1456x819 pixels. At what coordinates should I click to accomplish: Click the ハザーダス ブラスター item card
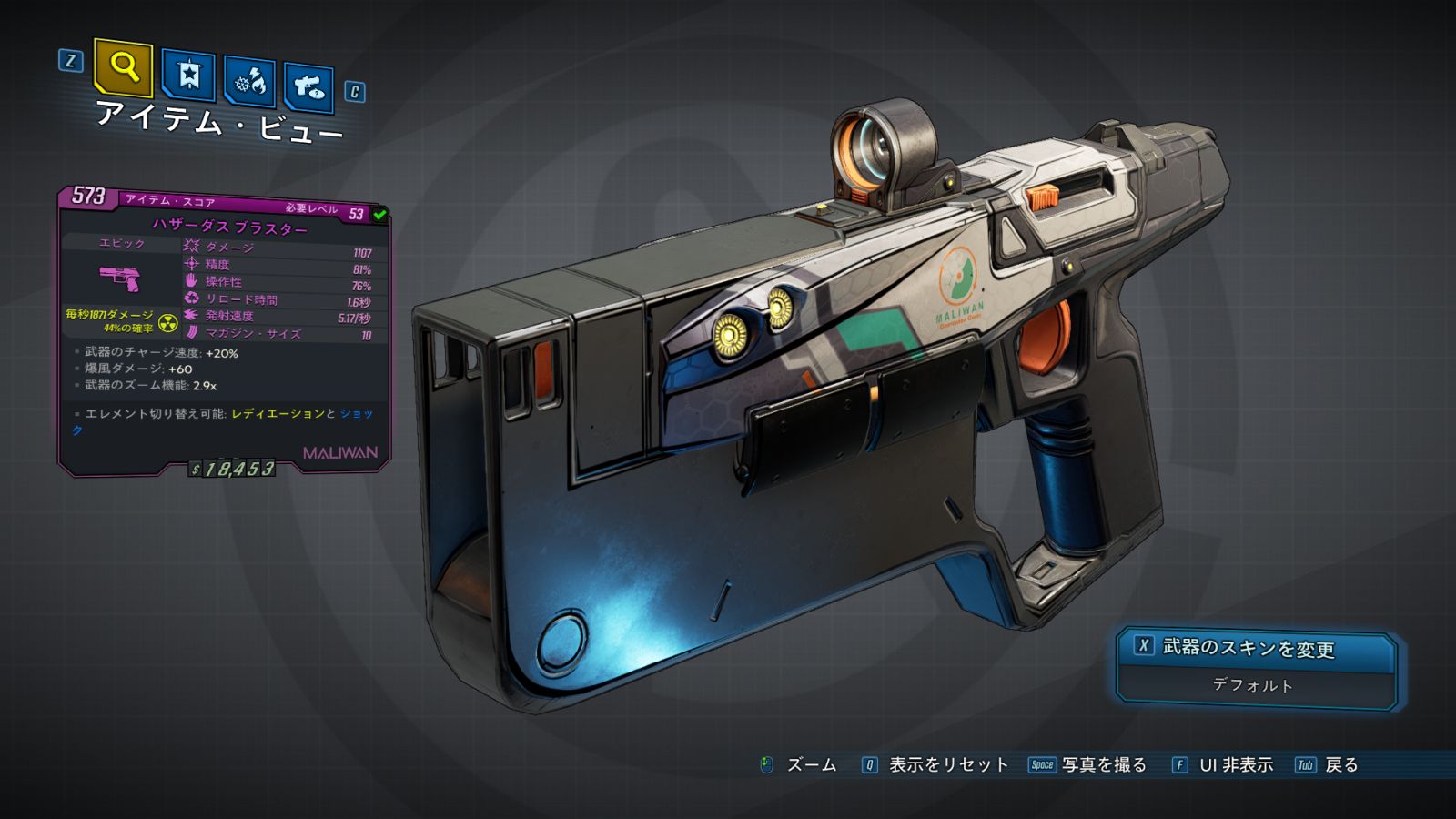click(x=224, y=332)
